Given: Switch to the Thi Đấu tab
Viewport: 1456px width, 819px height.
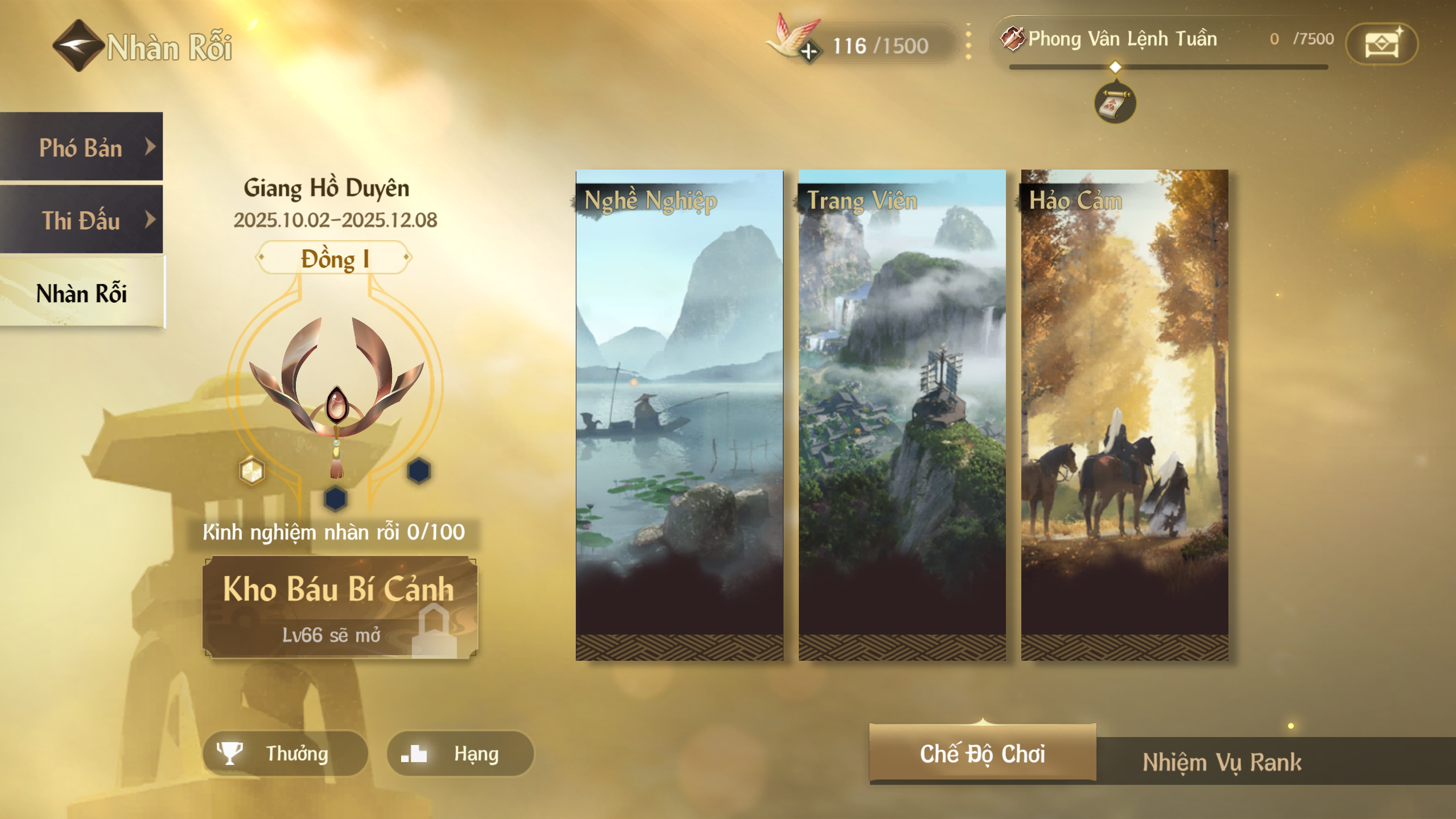Looking at the screenshot, I should [81, 220].
